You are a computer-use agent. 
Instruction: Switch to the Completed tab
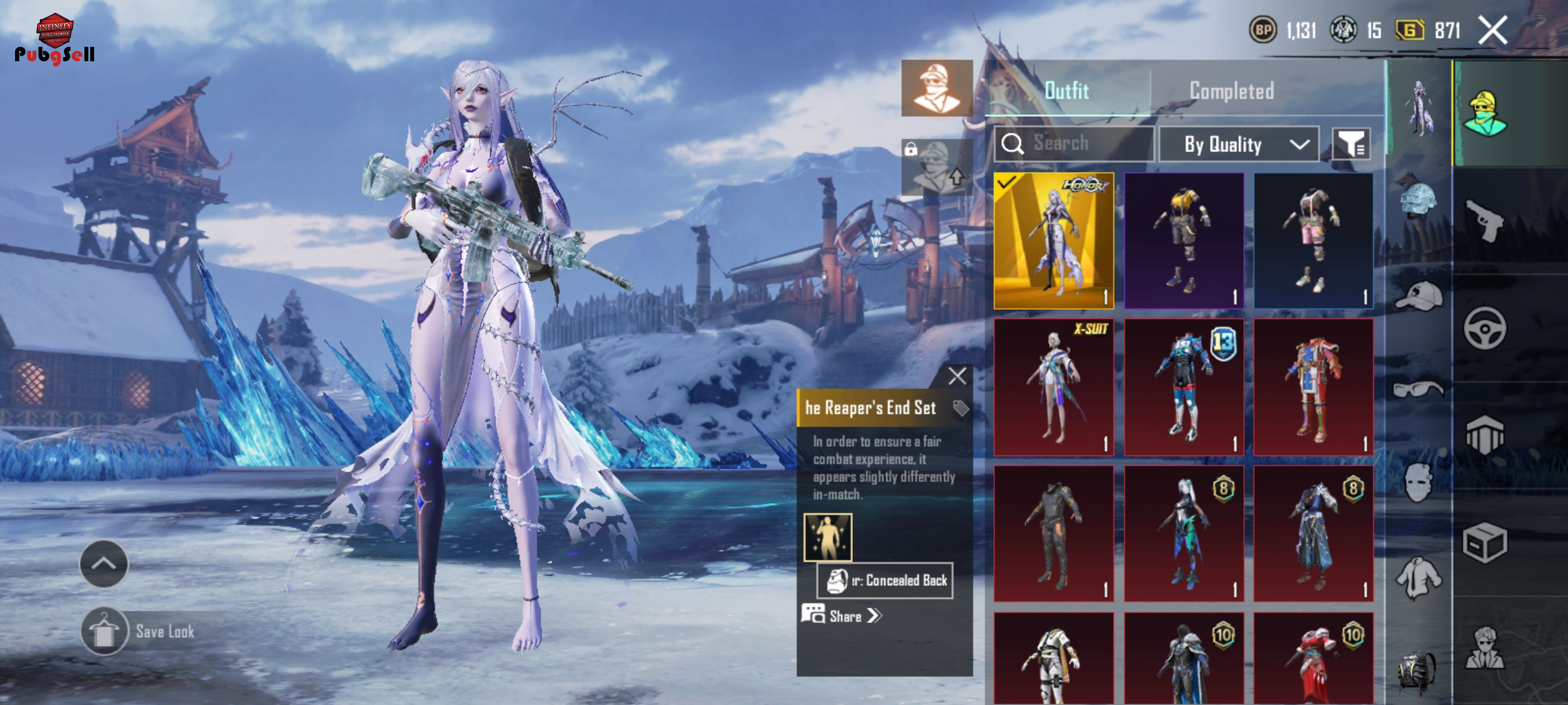point(1231,91)
